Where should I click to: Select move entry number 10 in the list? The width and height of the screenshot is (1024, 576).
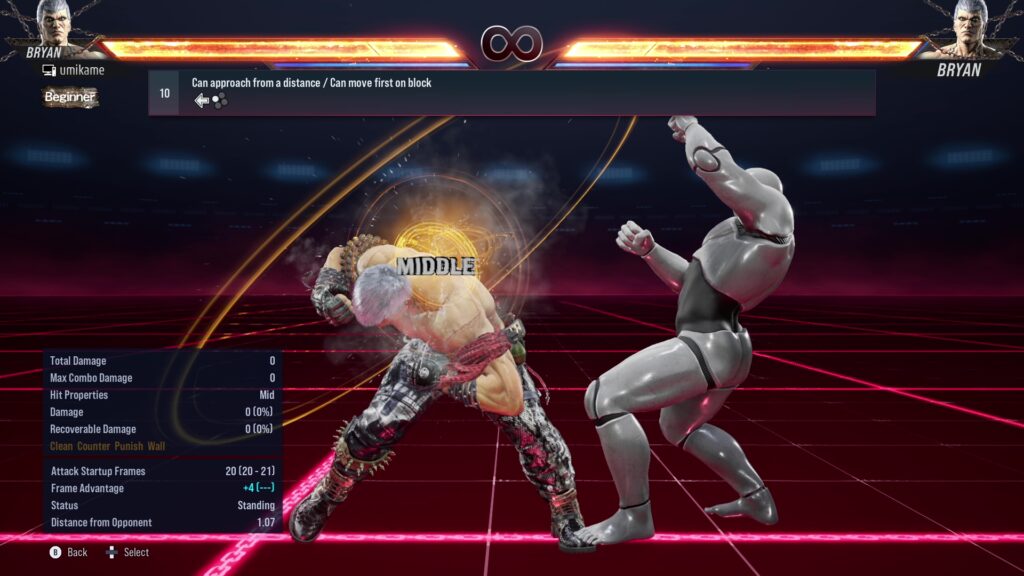click(511, 92)
